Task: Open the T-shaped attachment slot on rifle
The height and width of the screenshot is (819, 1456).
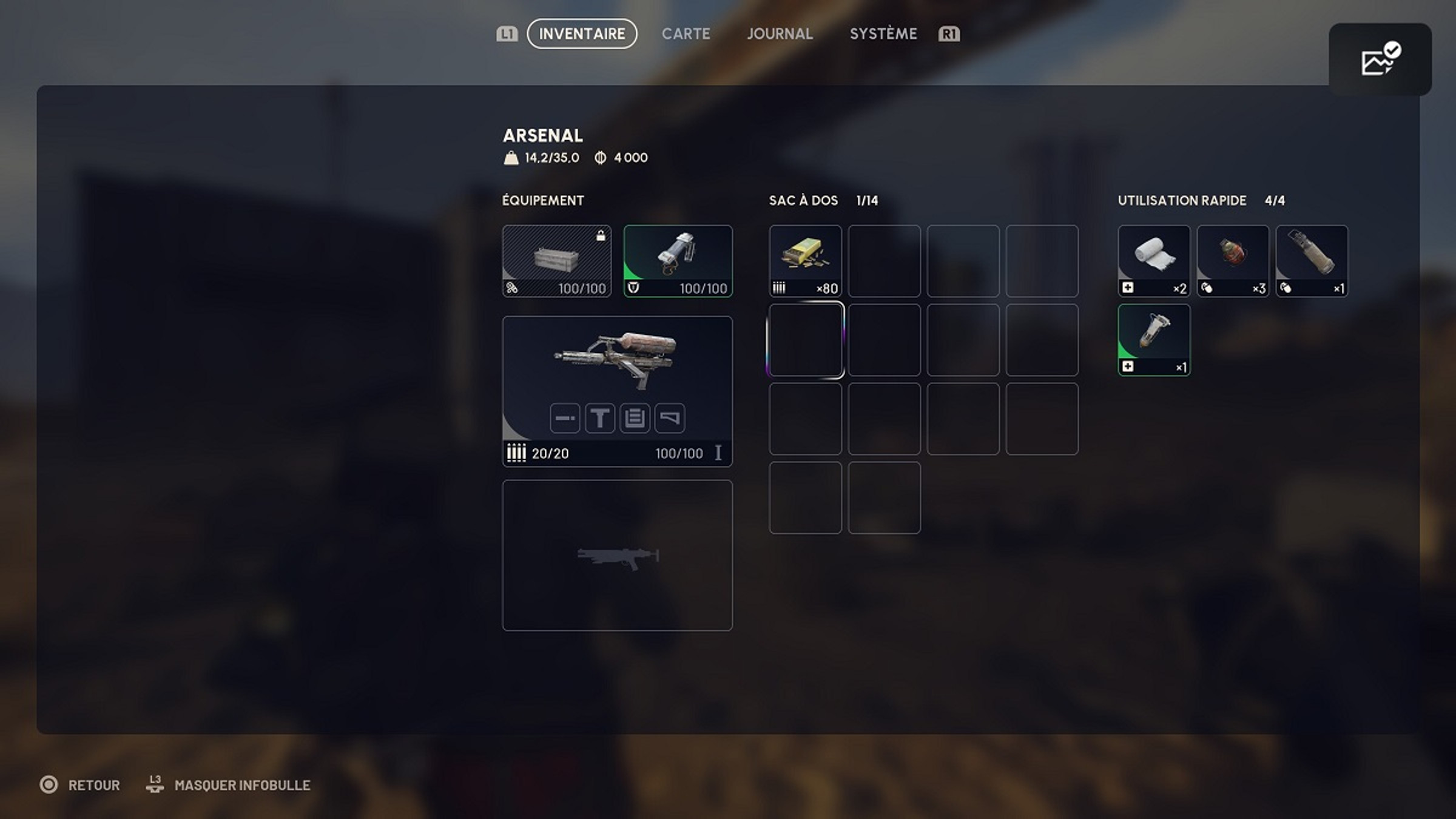Action: coord(600,418)
